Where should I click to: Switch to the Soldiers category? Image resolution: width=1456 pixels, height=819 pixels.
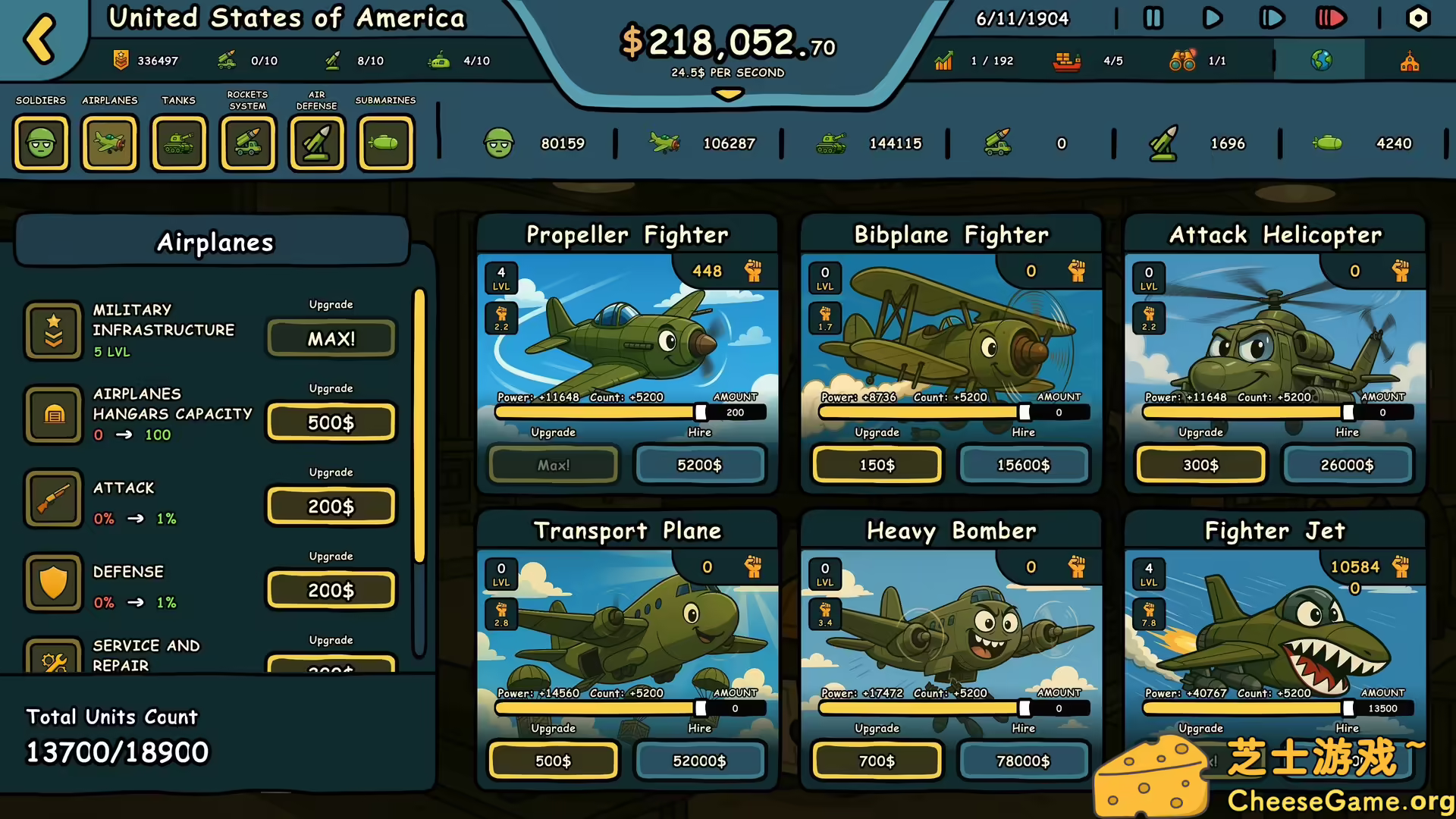41,143
